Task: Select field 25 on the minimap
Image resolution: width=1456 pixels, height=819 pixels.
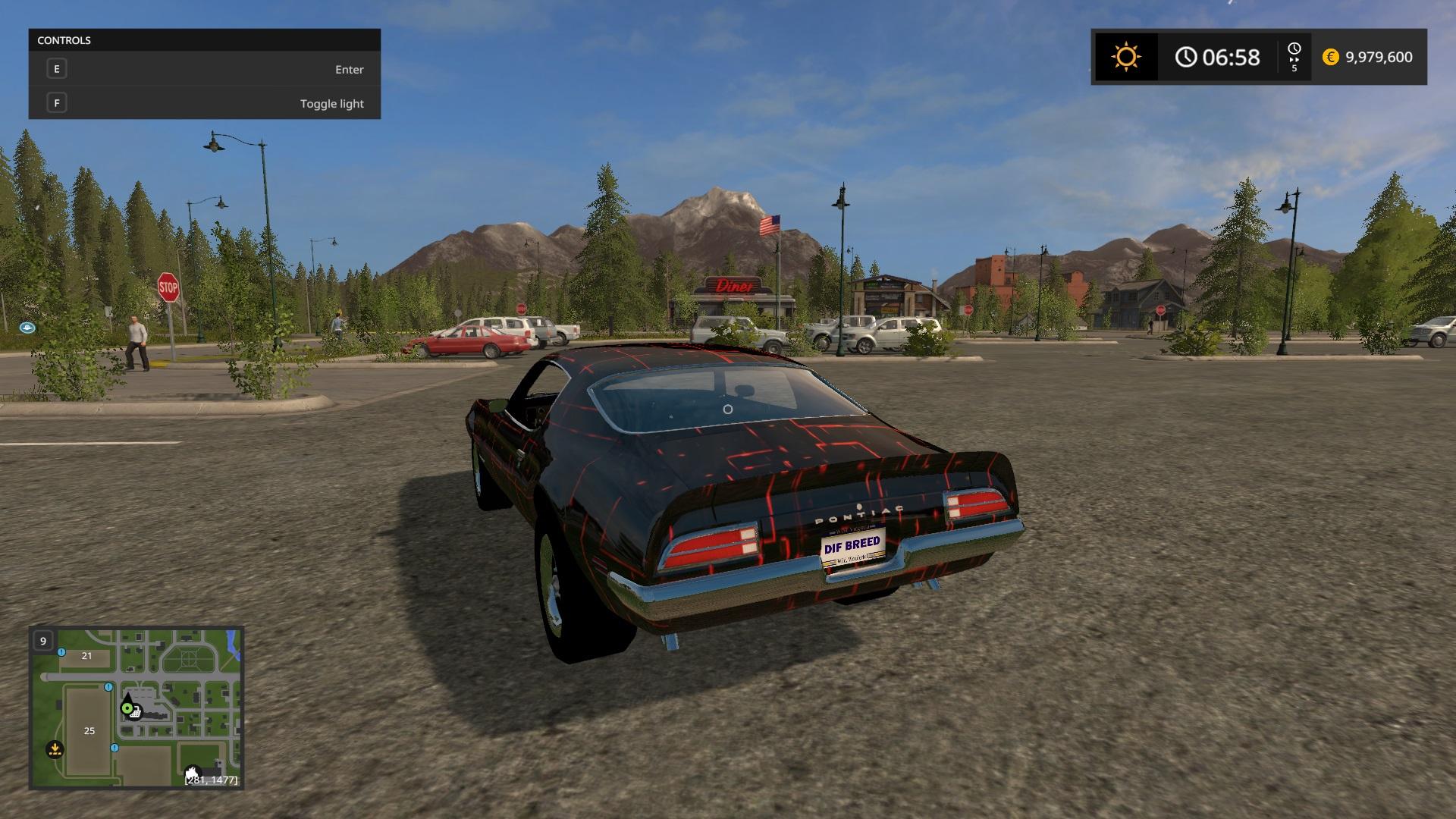Action: point(89,730)
